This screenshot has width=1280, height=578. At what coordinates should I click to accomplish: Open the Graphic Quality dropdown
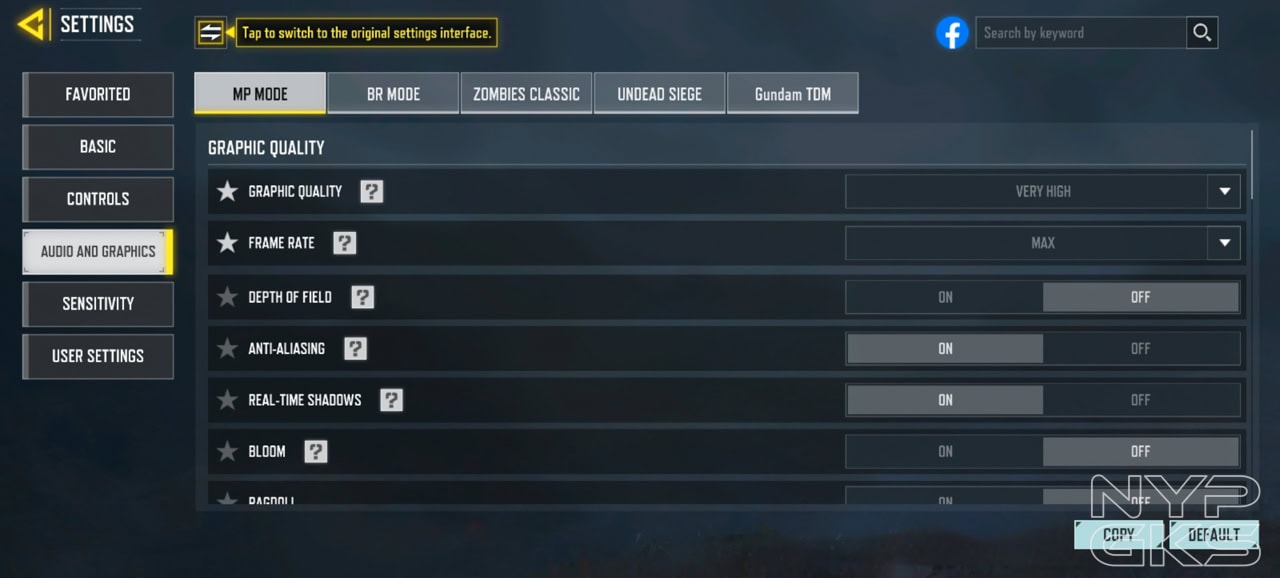(1043, 191)
